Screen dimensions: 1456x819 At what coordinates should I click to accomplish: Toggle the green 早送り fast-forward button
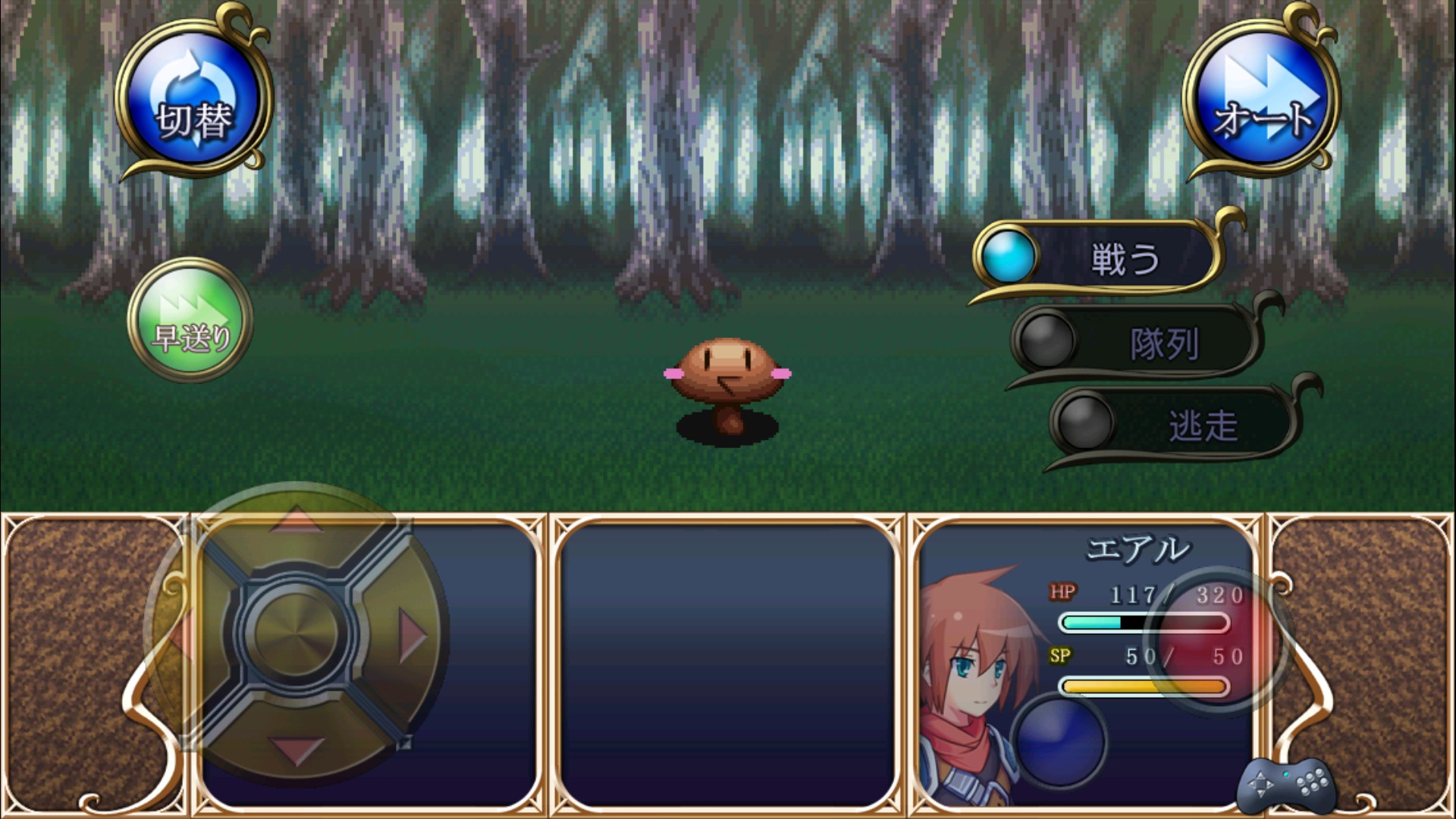[x=190, y=321]
